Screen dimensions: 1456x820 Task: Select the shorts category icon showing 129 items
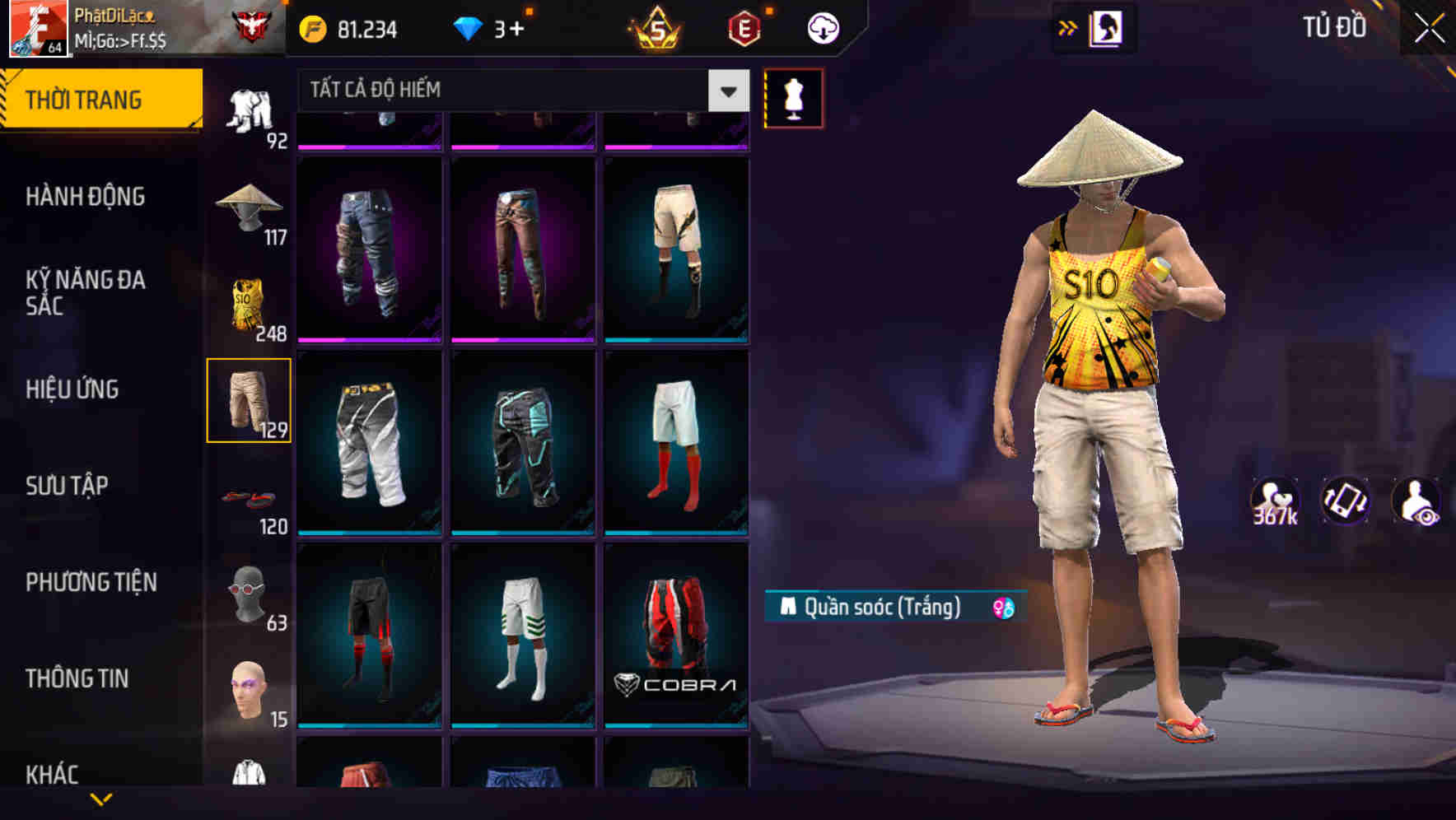click(250, 399)
